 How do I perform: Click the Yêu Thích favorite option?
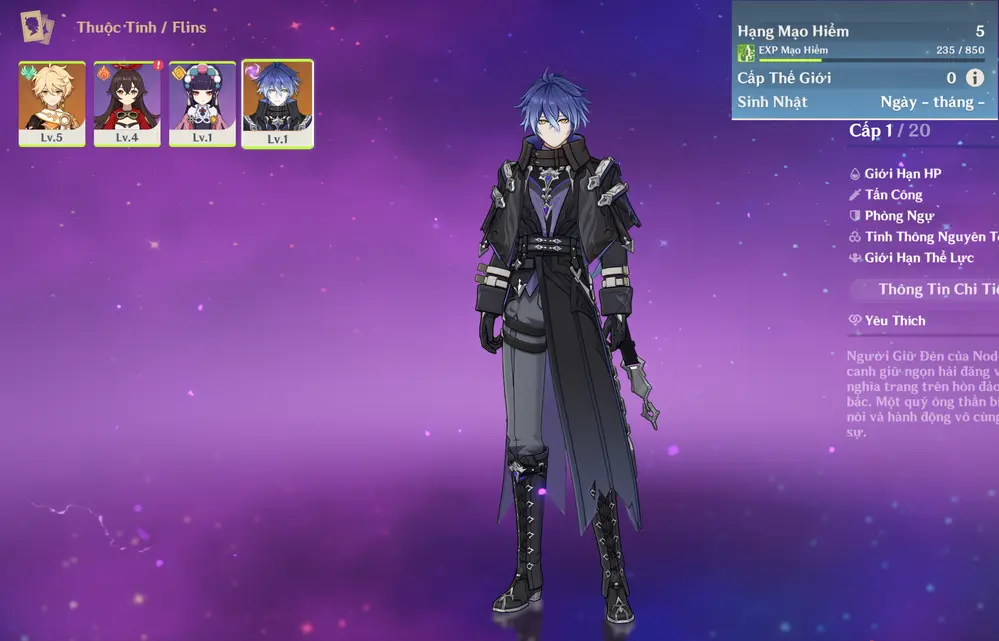895,321
